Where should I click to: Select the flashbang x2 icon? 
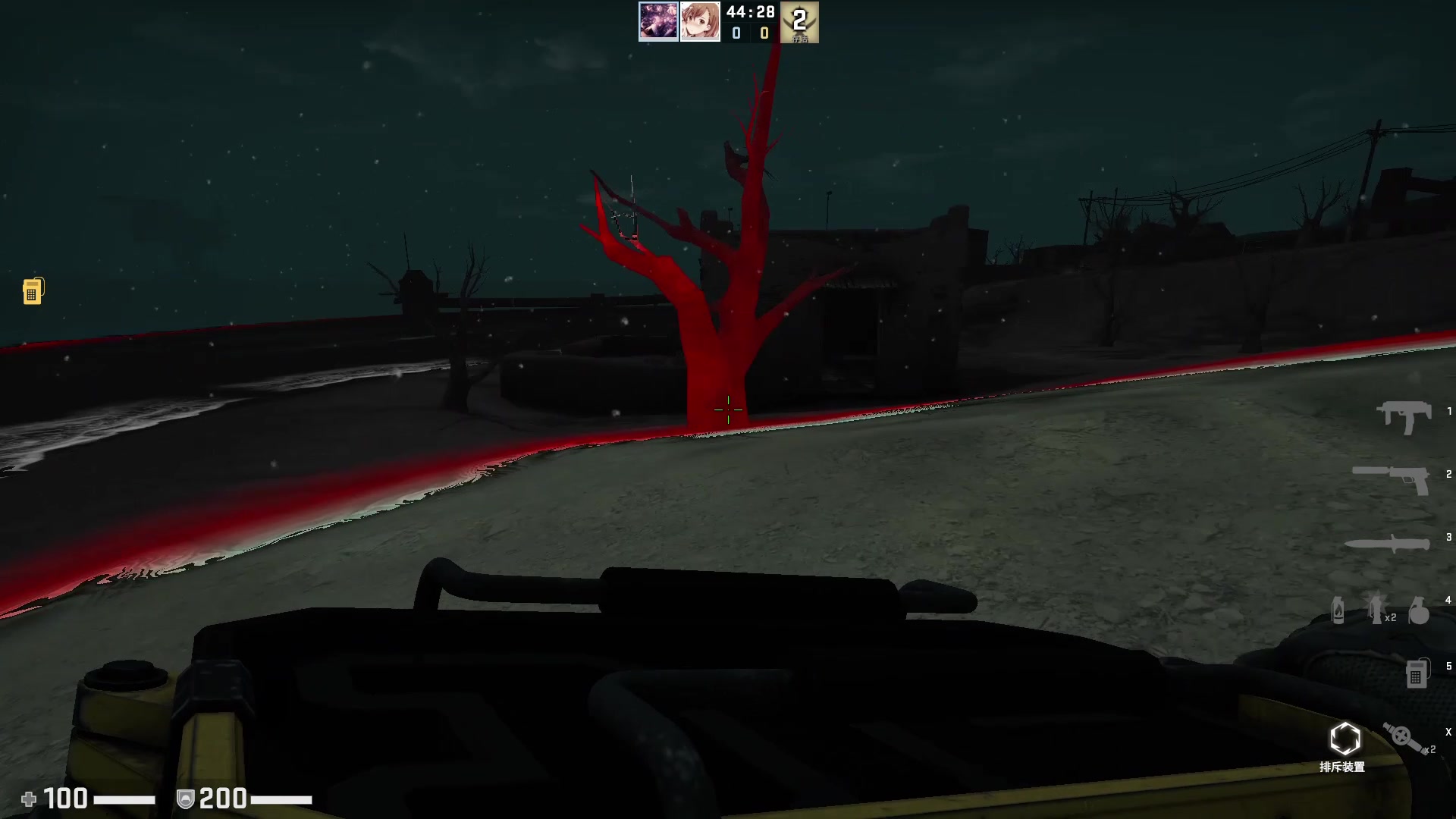click(x=1375, y=610)
